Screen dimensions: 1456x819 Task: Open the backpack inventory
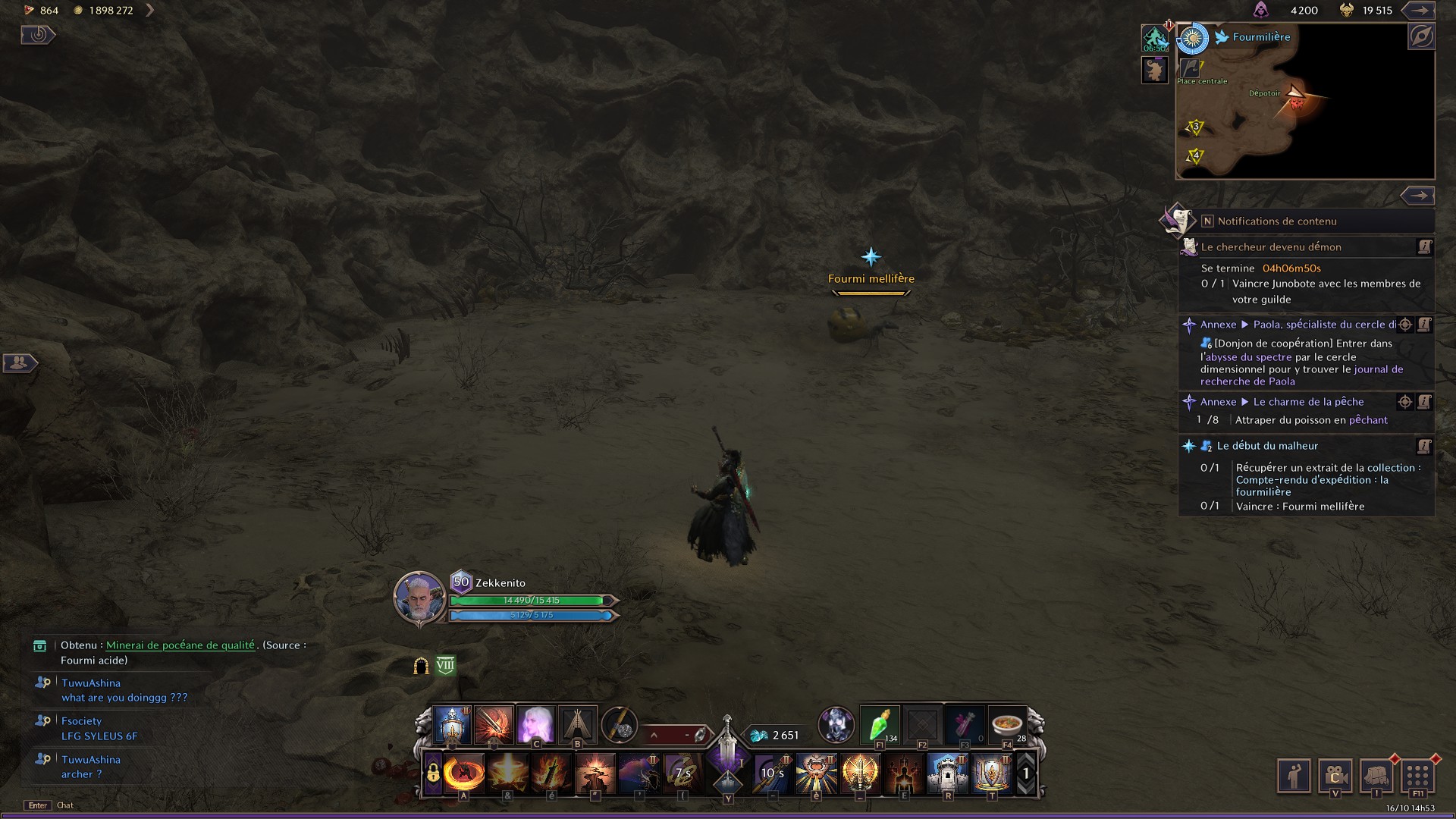point(1376,777)
